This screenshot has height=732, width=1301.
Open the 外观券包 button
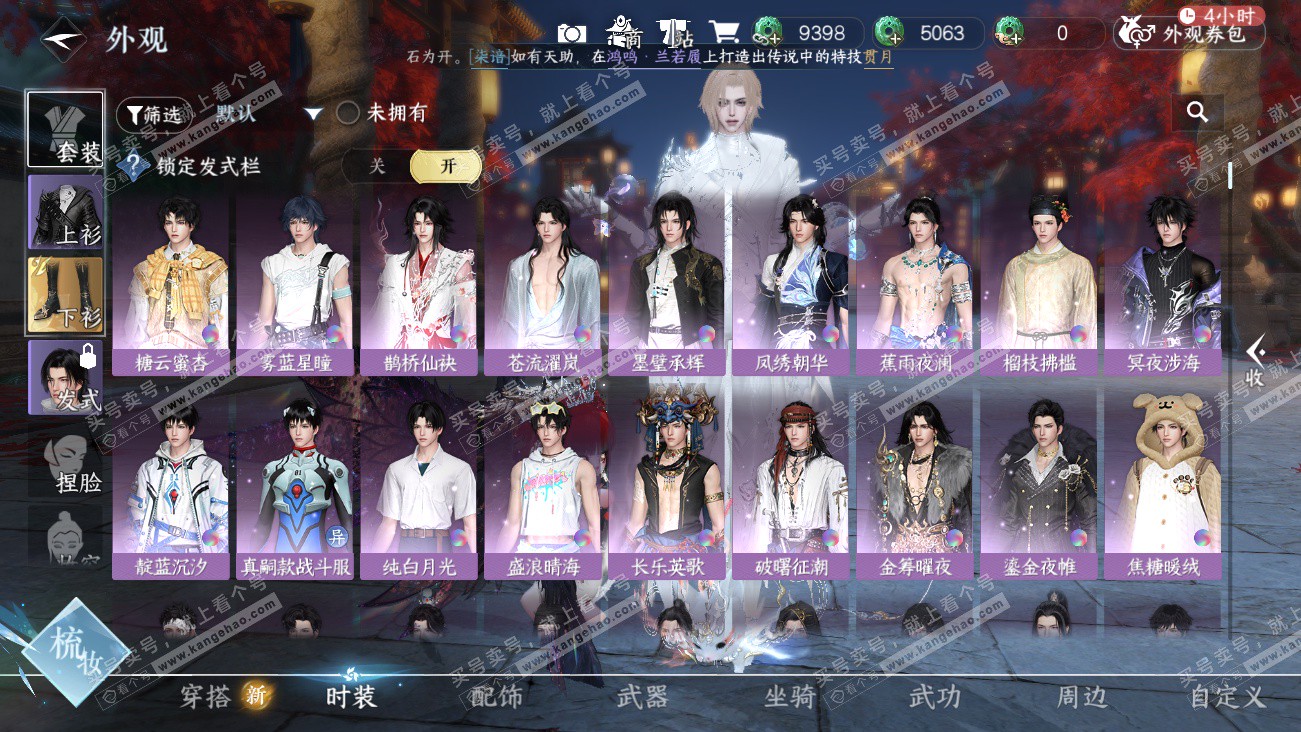pyautogui.click(x=1188, y=34)
